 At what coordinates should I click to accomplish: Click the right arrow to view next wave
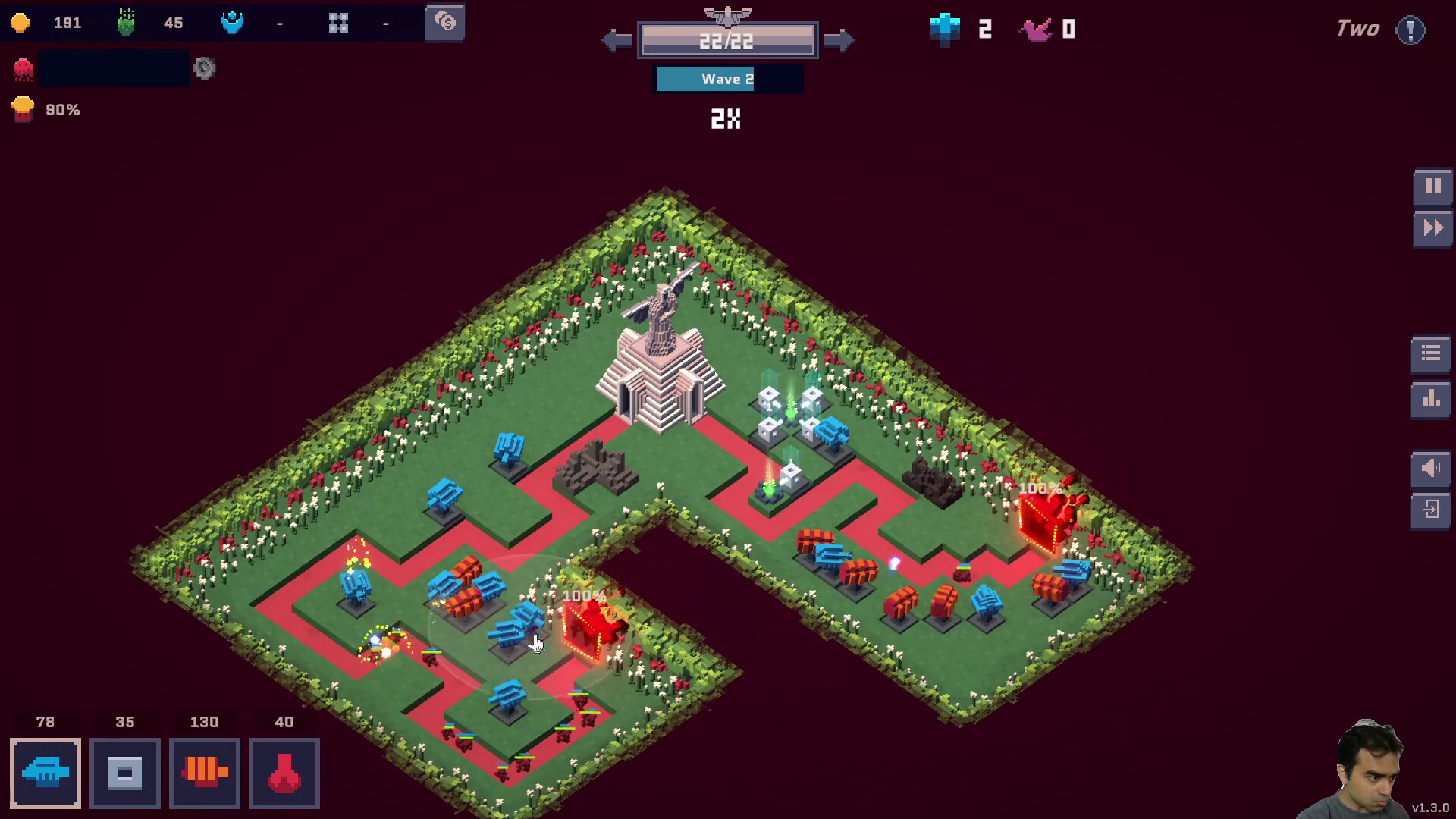coord(840,40)
